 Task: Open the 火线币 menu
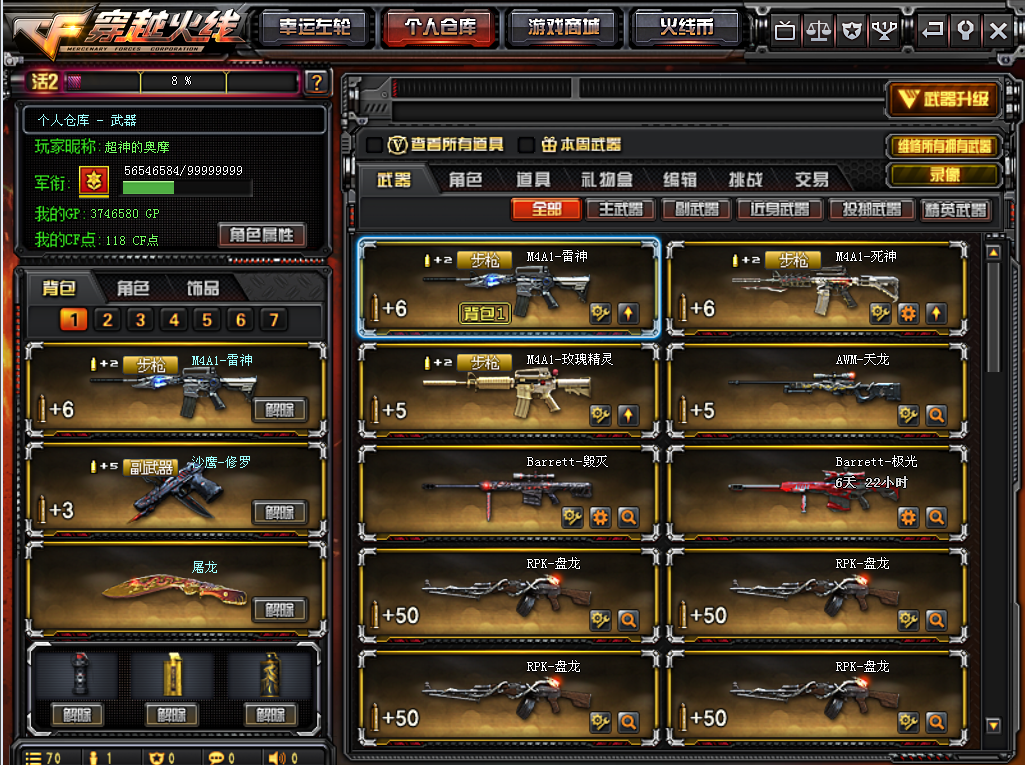tap(687, 28)
